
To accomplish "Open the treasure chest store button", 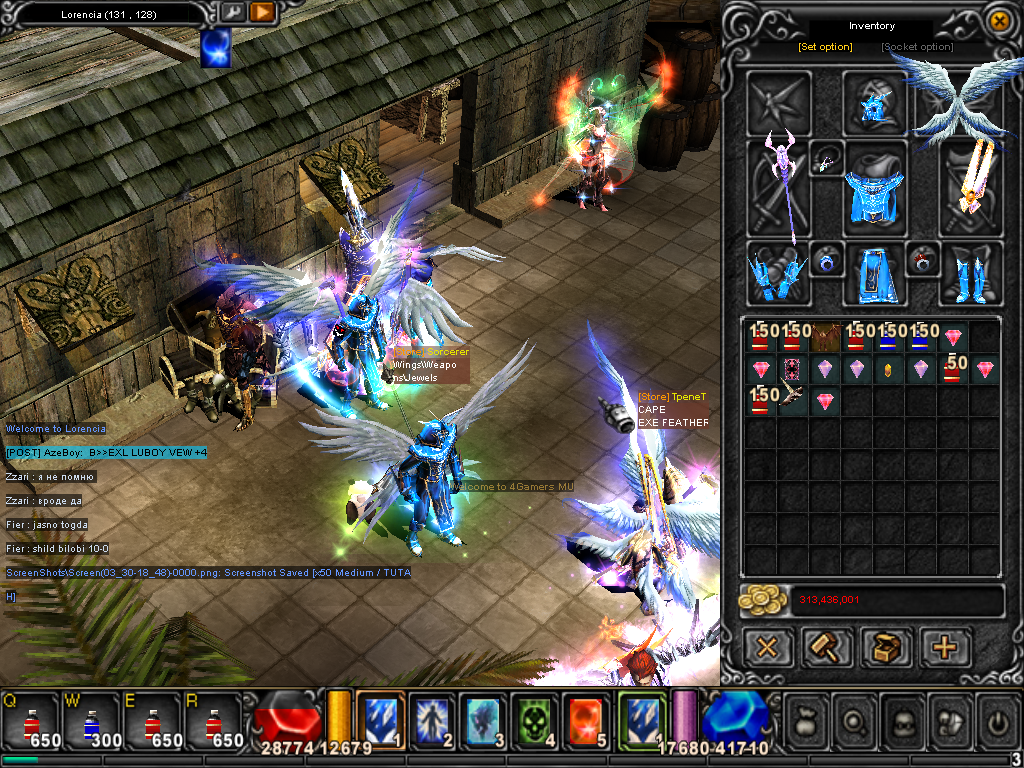I will 886,647.
